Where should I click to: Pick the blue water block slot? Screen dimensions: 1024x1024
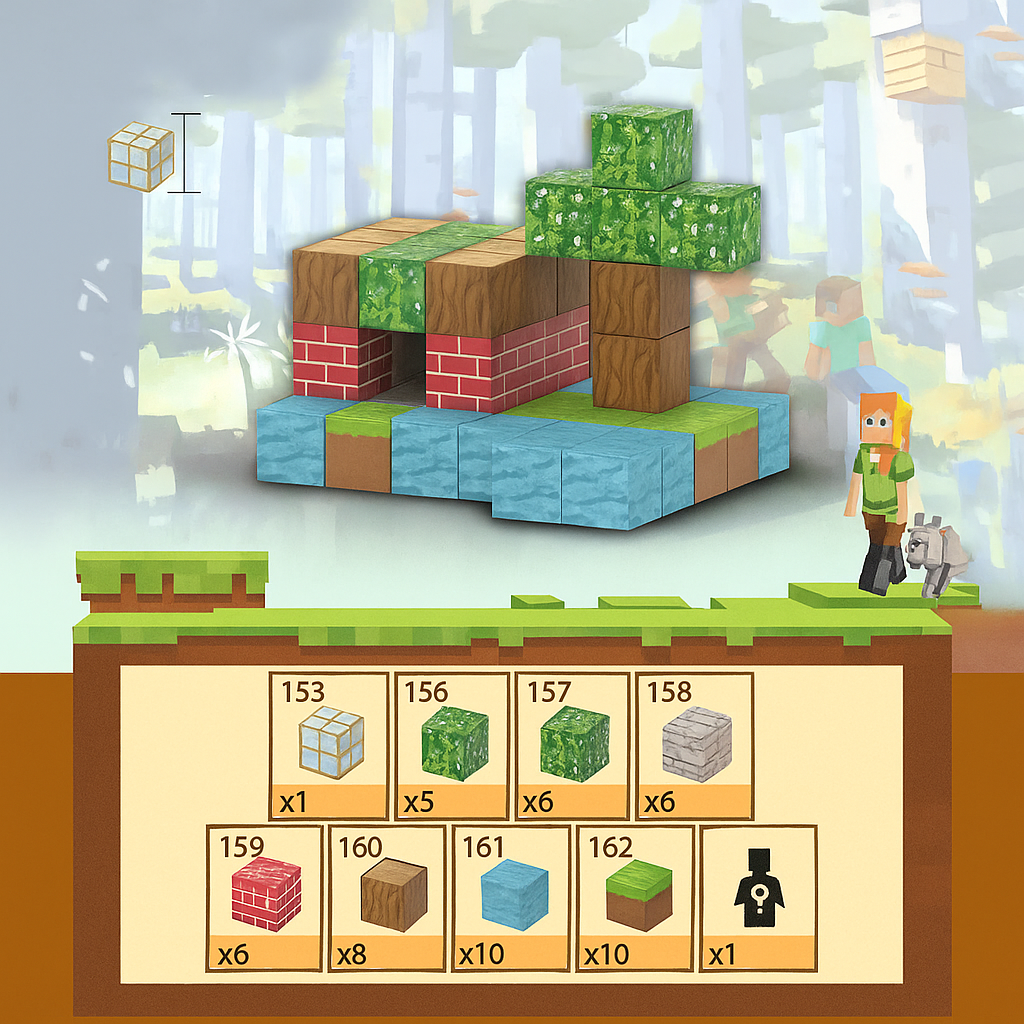point(512,897)
